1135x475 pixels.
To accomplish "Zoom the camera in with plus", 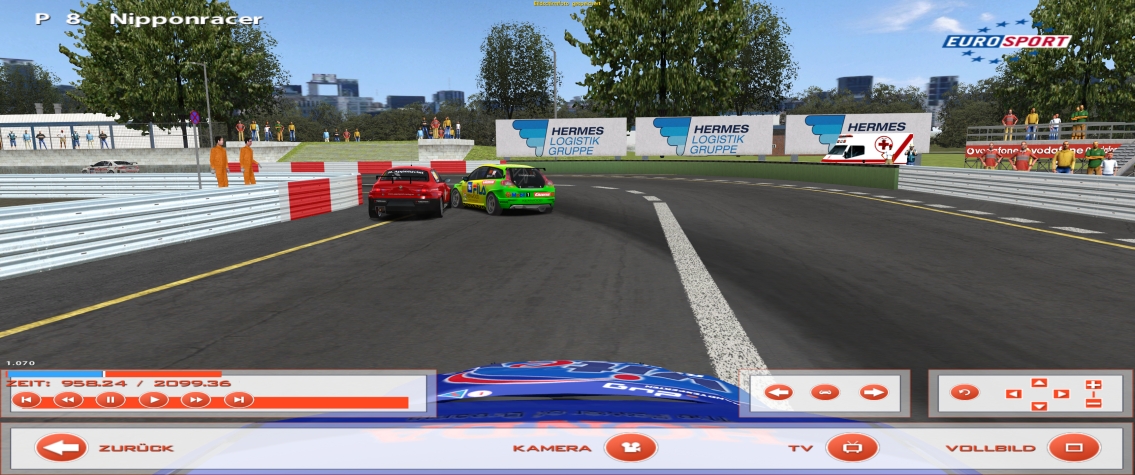I will coord(1093,384).
